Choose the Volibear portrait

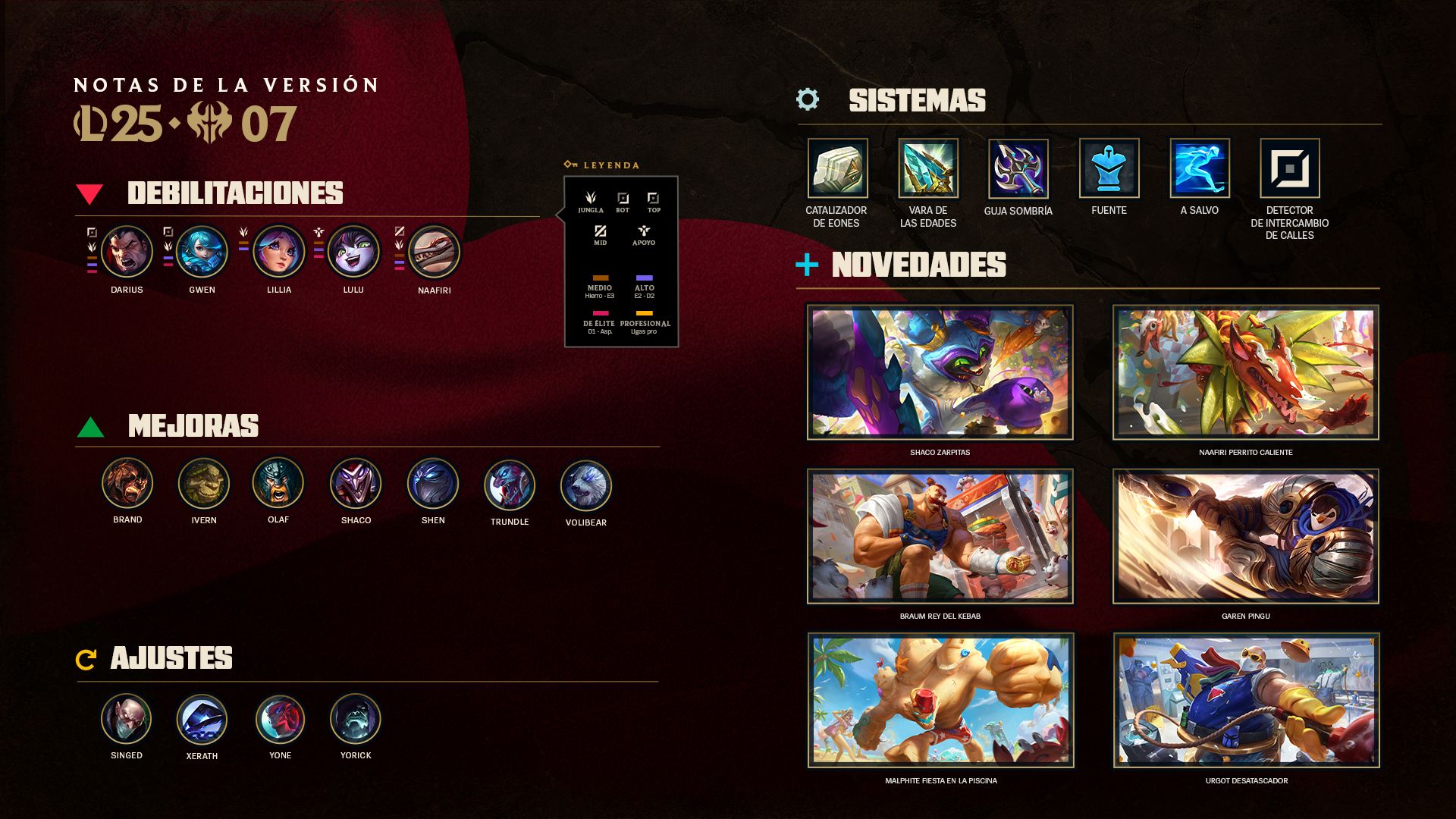tap(585, 485)
